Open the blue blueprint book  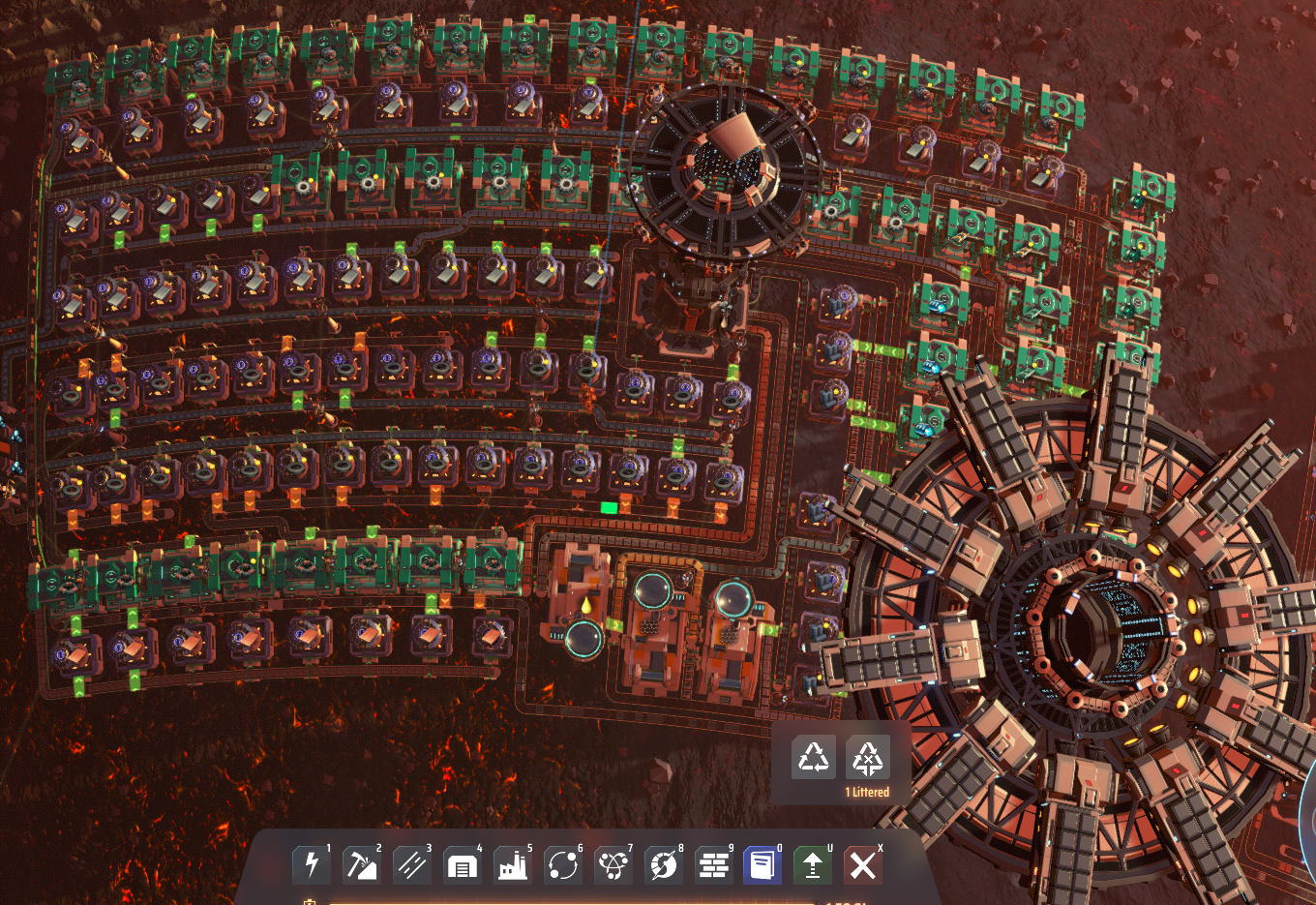point(763,863)
